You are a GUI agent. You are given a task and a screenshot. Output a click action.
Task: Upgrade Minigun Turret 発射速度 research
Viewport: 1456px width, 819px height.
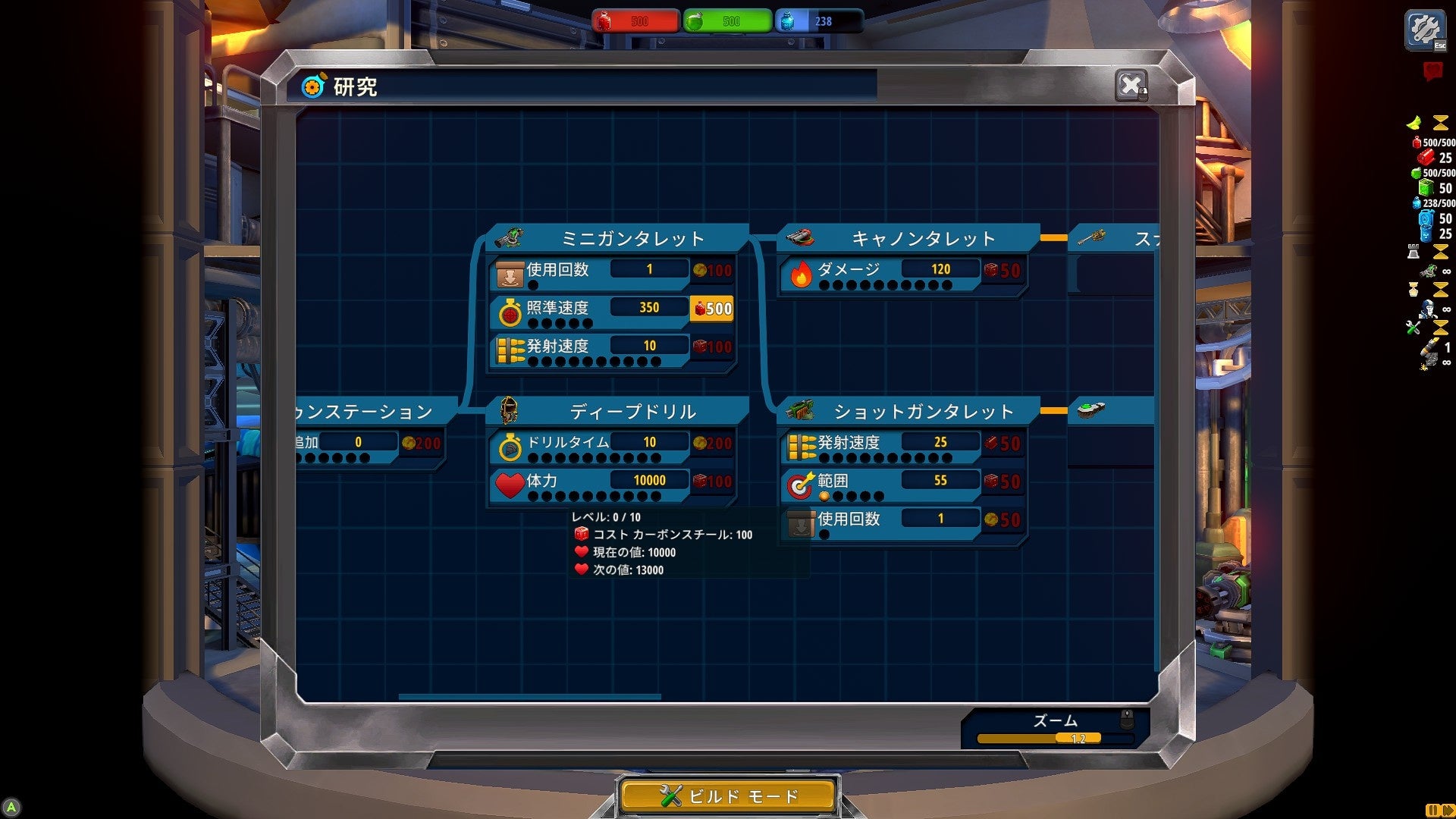click(712, 347)
